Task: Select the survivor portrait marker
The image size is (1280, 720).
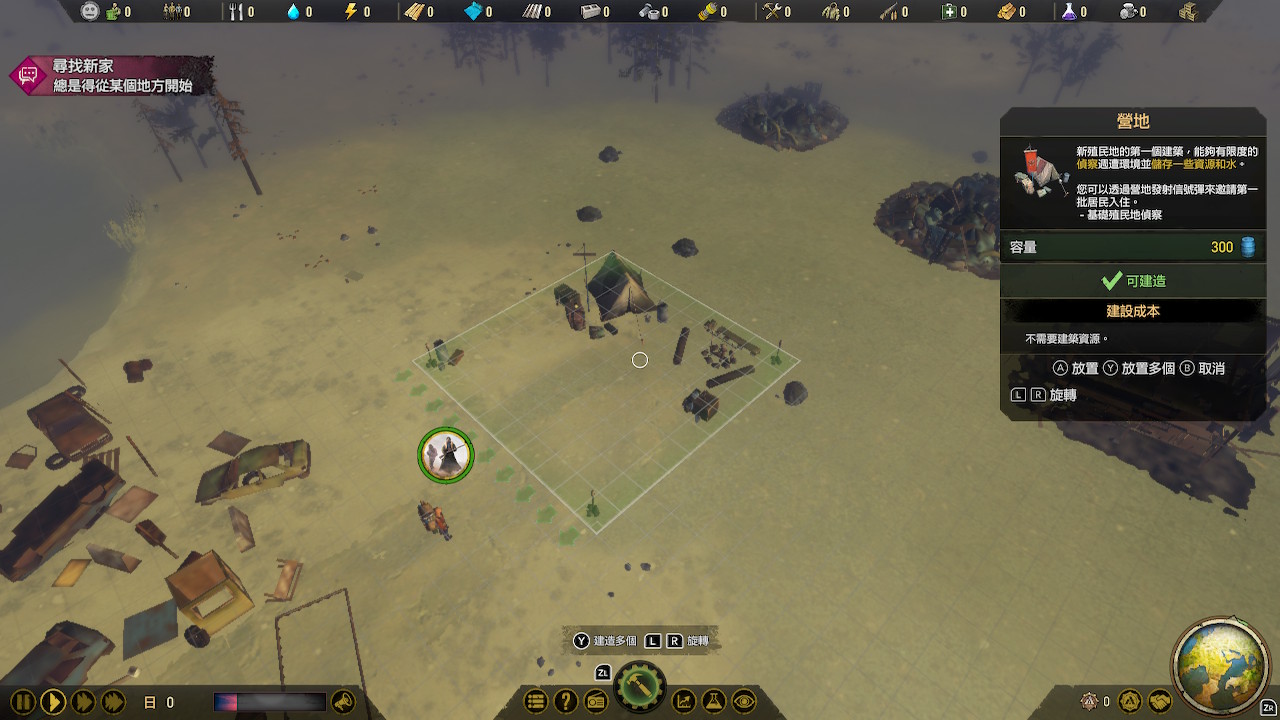Action: tap(445, 455)
